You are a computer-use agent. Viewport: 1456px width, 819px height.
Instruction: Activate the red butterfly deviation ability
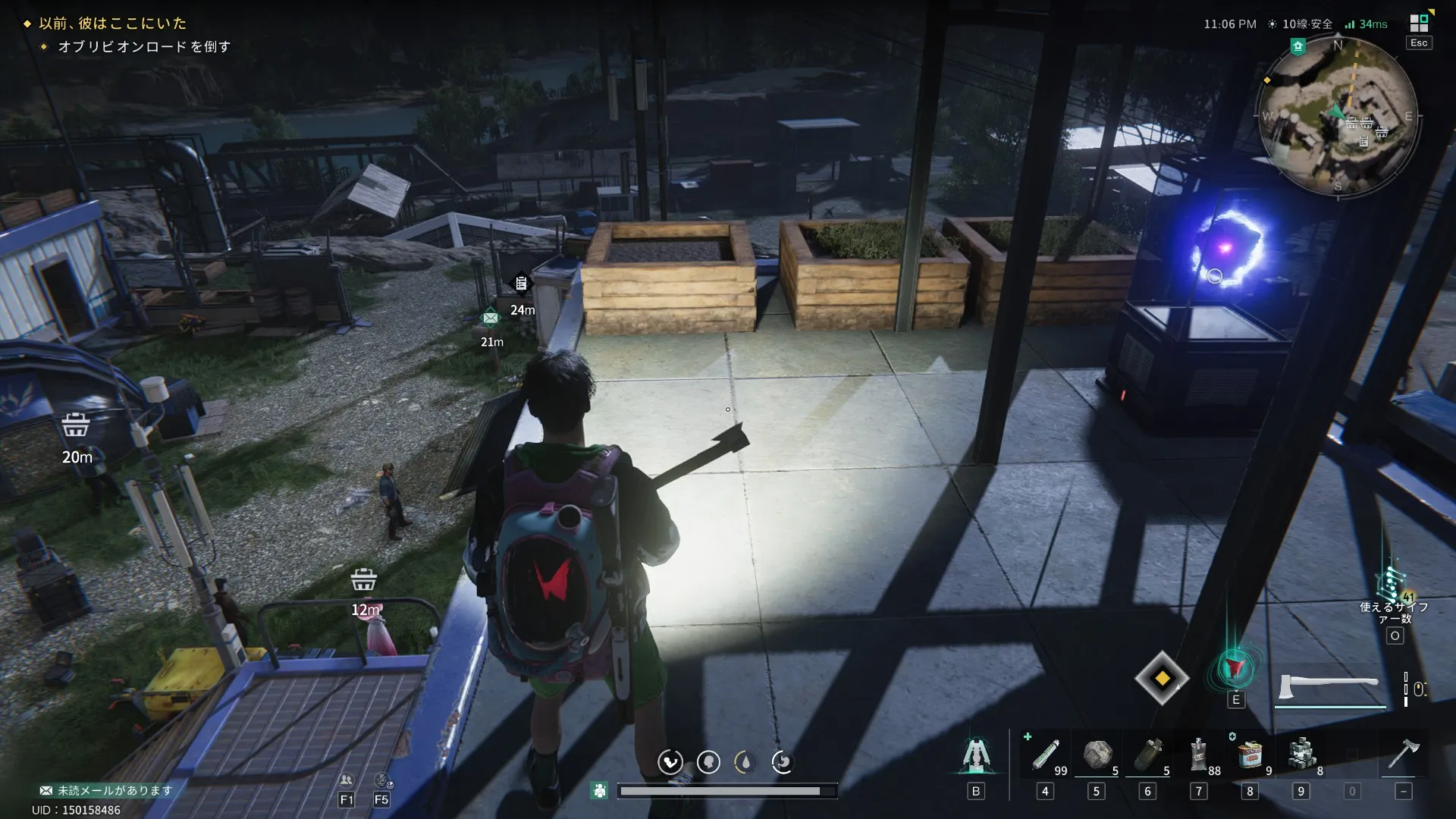[1235, 669]
